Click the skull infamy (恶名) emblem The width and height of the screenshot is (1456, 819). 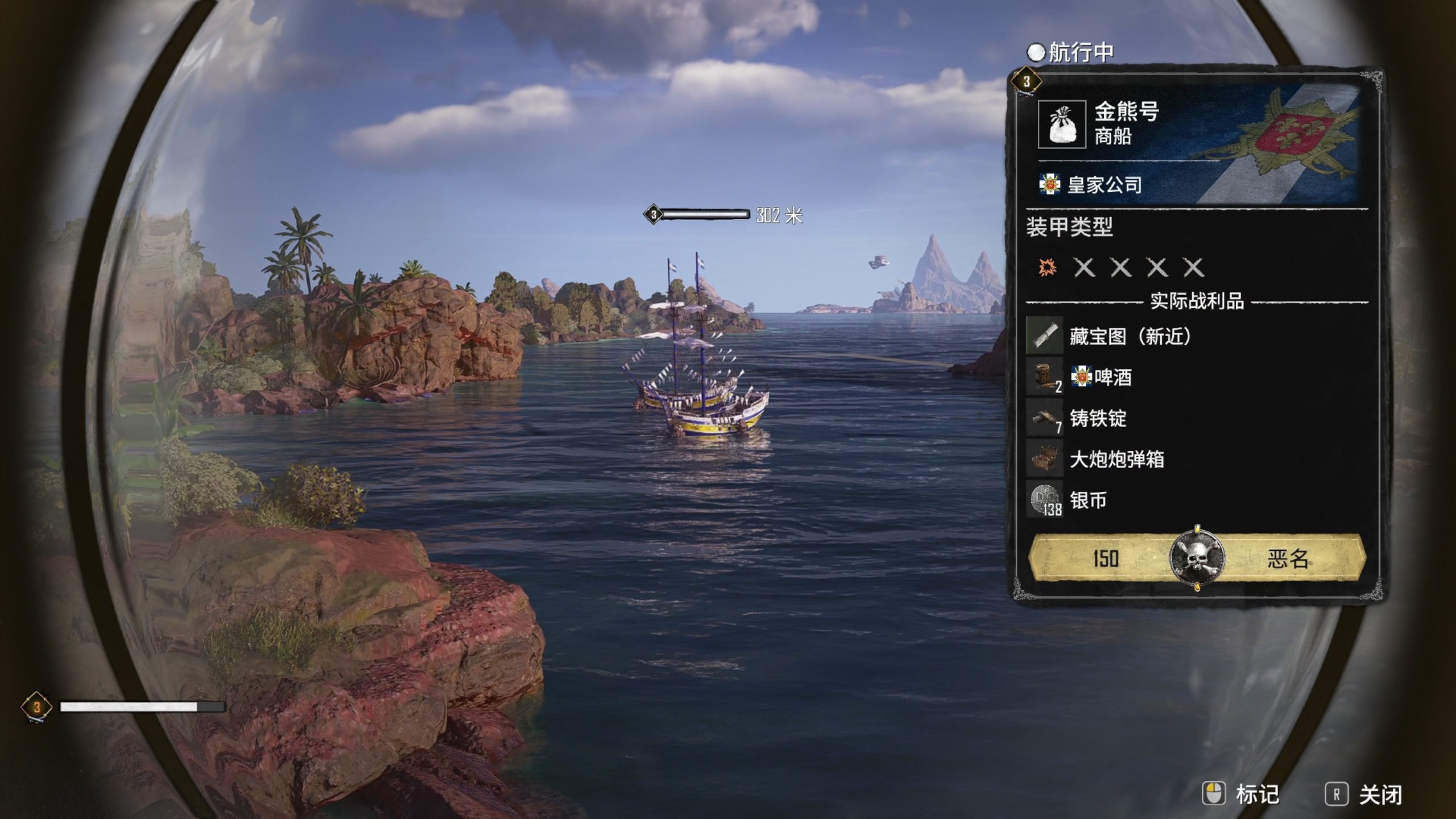(1197, 558)
